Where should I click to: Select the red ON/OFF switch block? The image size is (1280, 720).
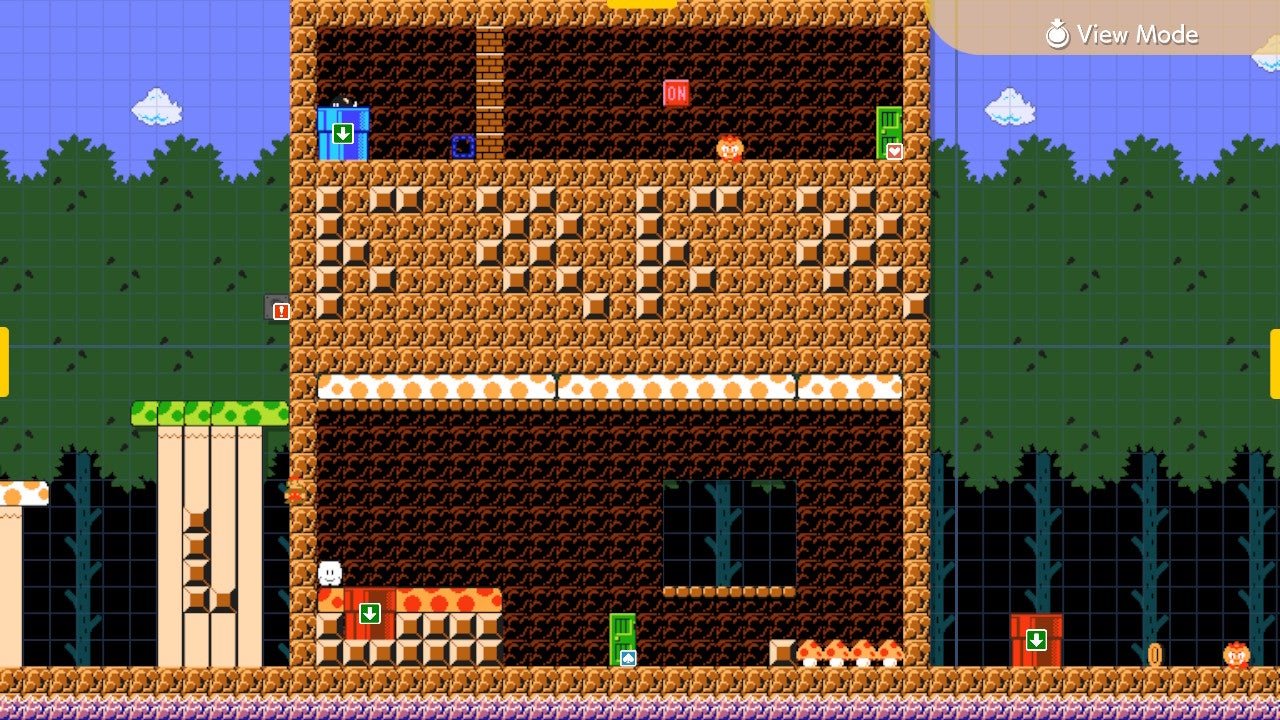(x=674, y=91)
